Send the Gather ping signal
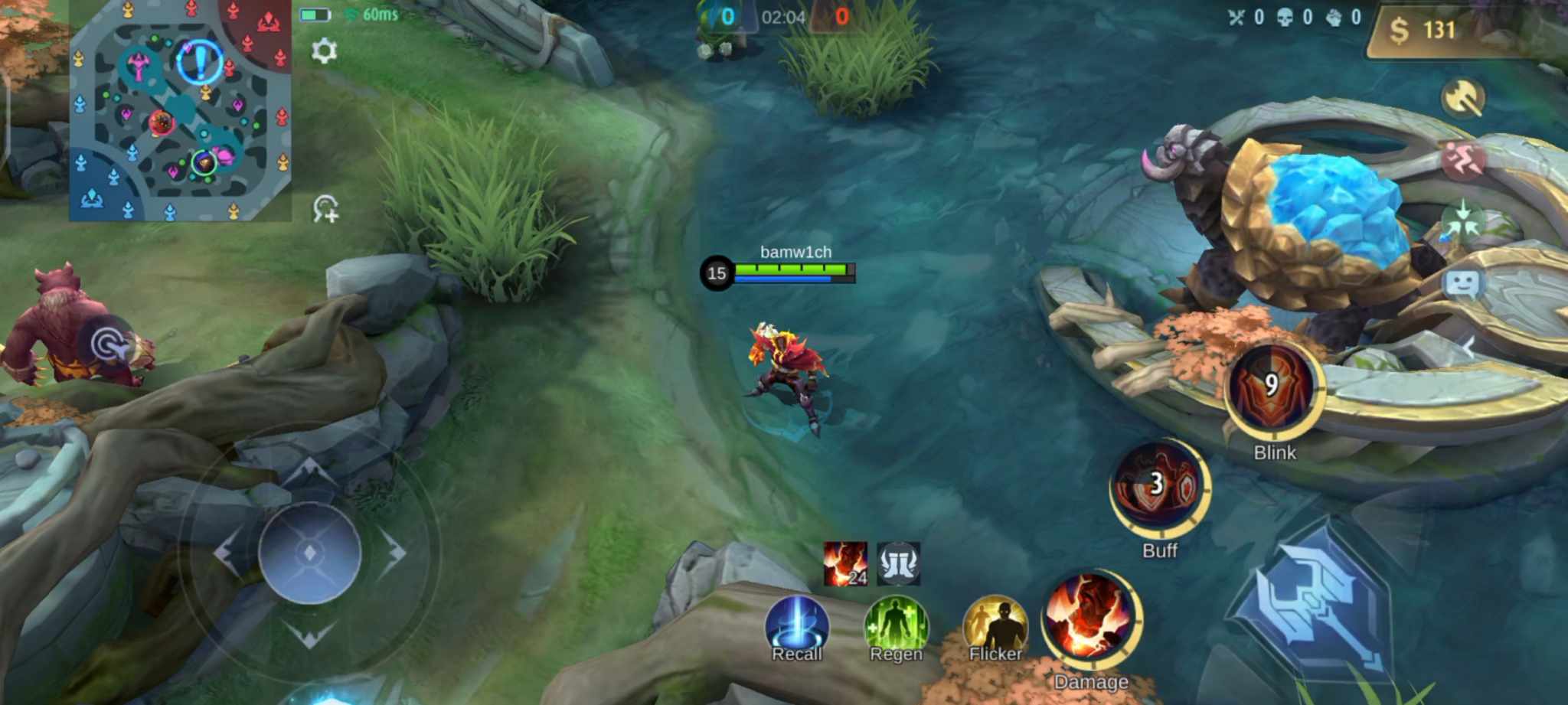Image resolution: width=1568 pixels, height=705 pixels. pyautogui.click(x=1465, y=220)
